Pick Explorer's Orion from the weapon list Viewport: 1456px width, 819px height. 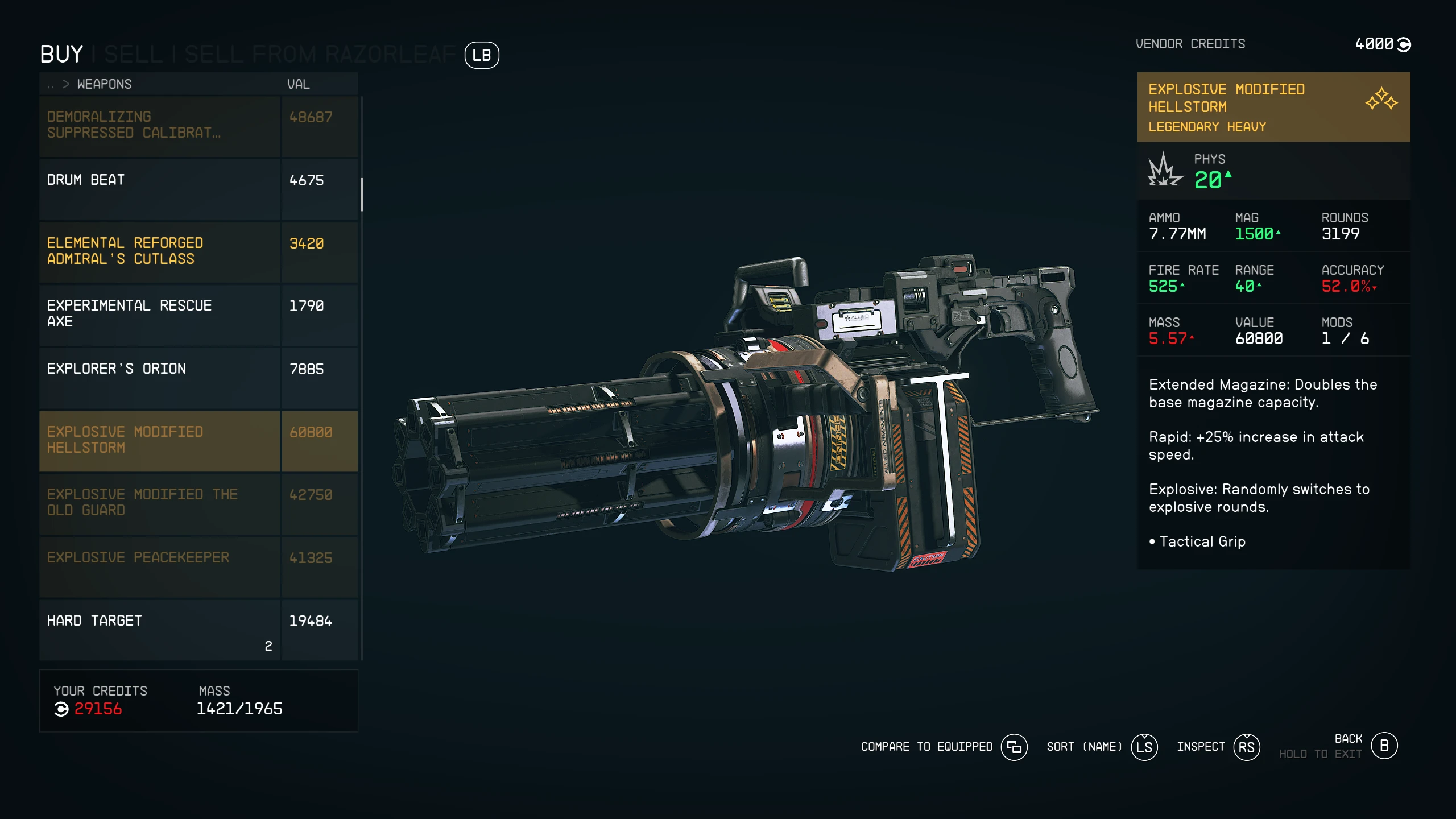tap(159, 378)
